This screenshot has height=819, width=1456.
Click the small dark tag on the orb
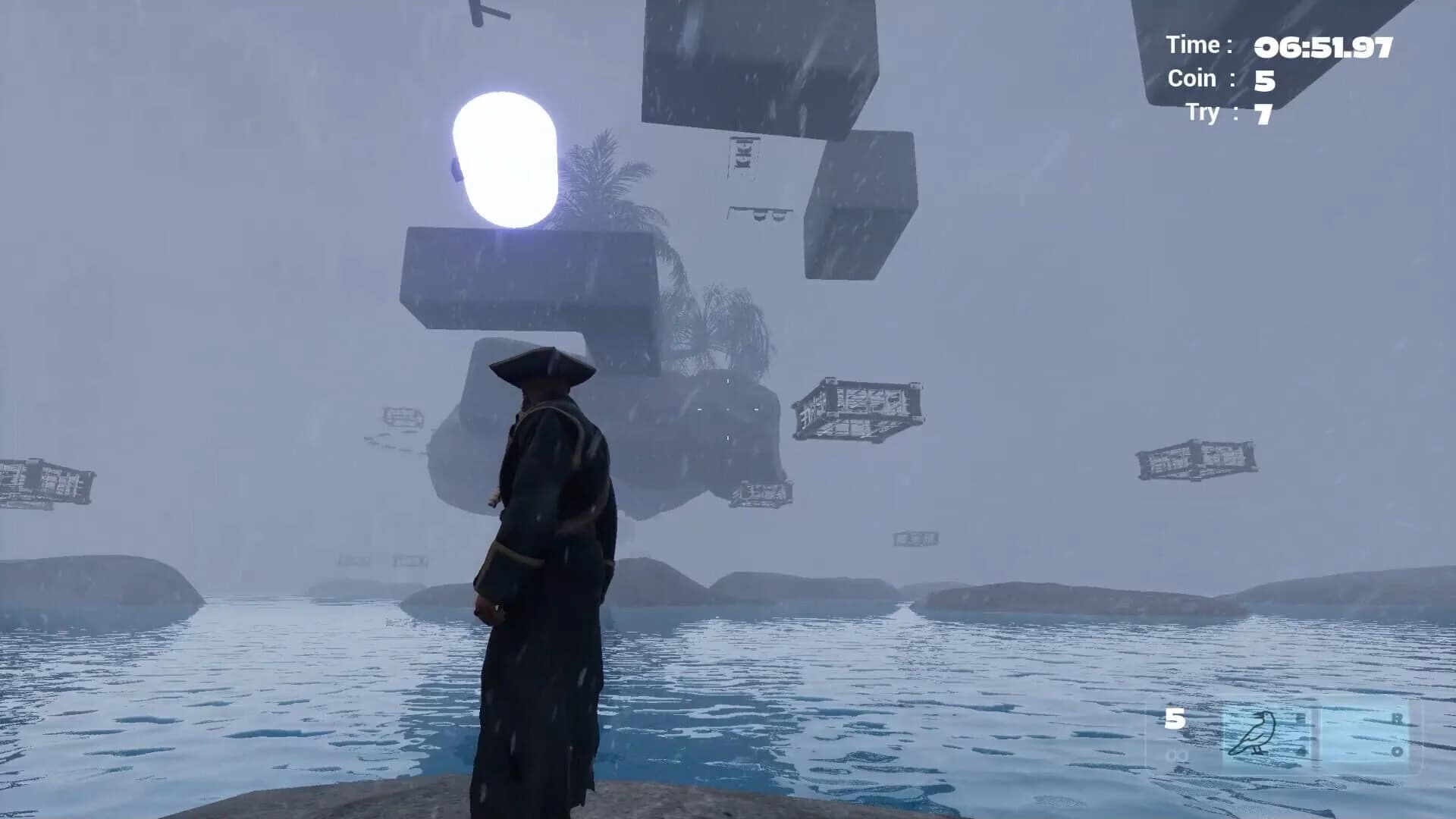pyautogui.click(x=455, y=171)
